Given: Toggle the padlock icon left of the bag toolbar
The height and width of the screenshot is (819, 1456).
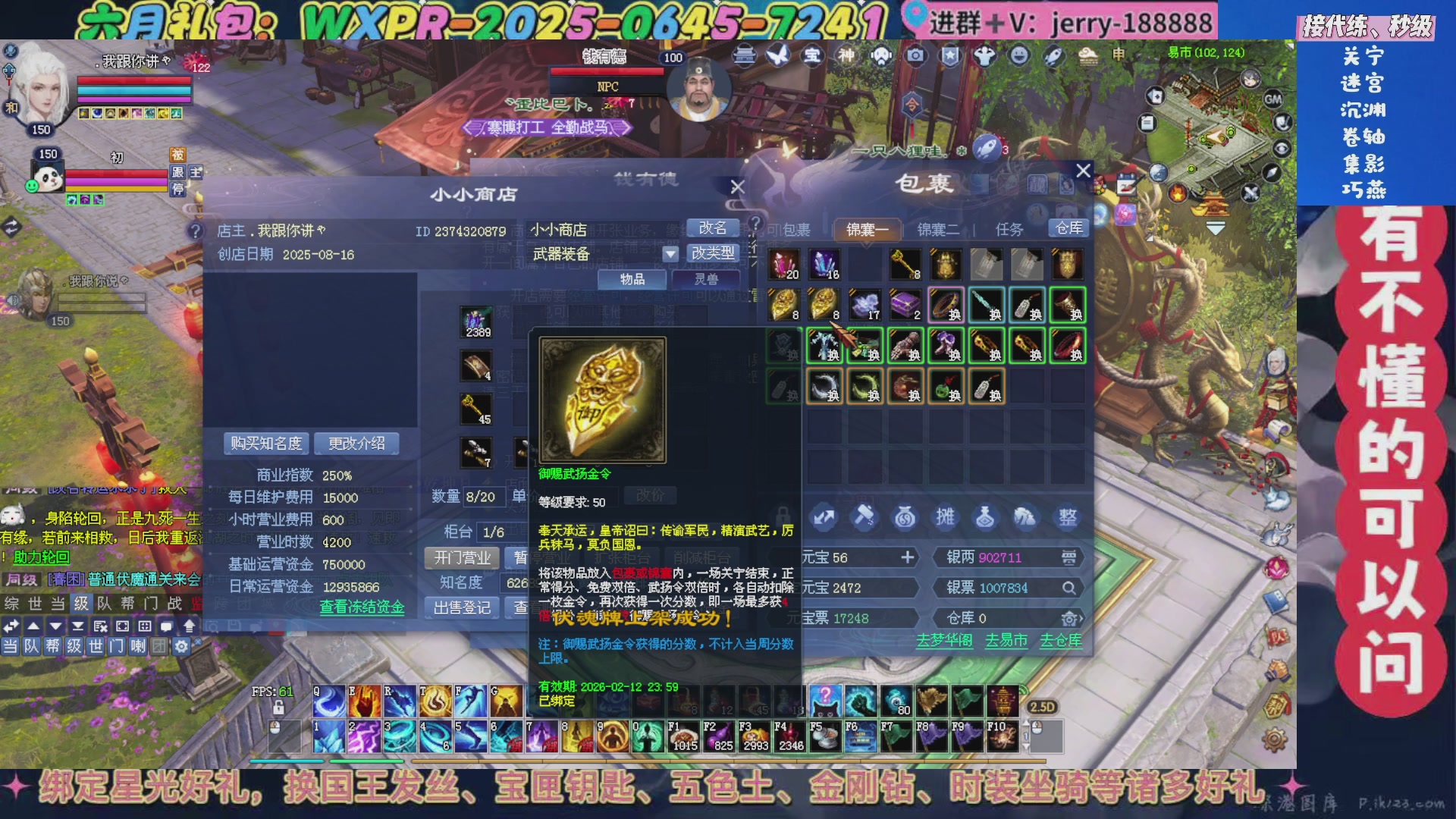Looking at the screenshot, I should click(783, 516).
